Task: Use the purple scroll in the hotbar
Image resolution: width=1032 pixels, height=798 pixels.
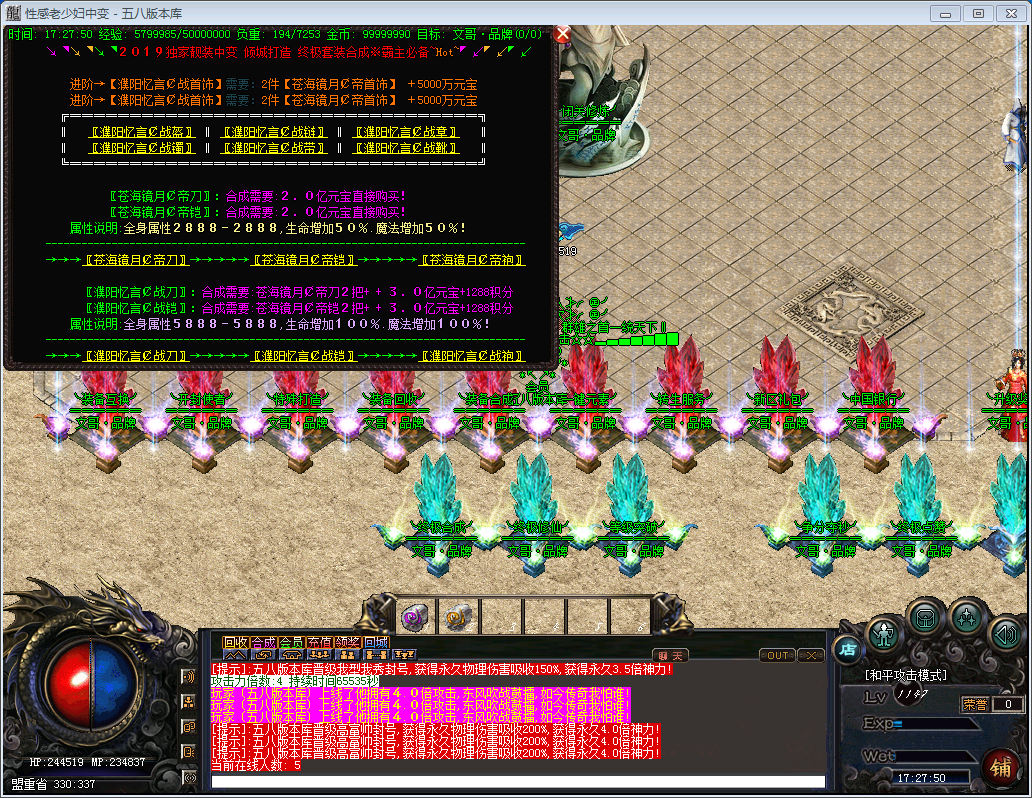Action: tap(416, 617)
